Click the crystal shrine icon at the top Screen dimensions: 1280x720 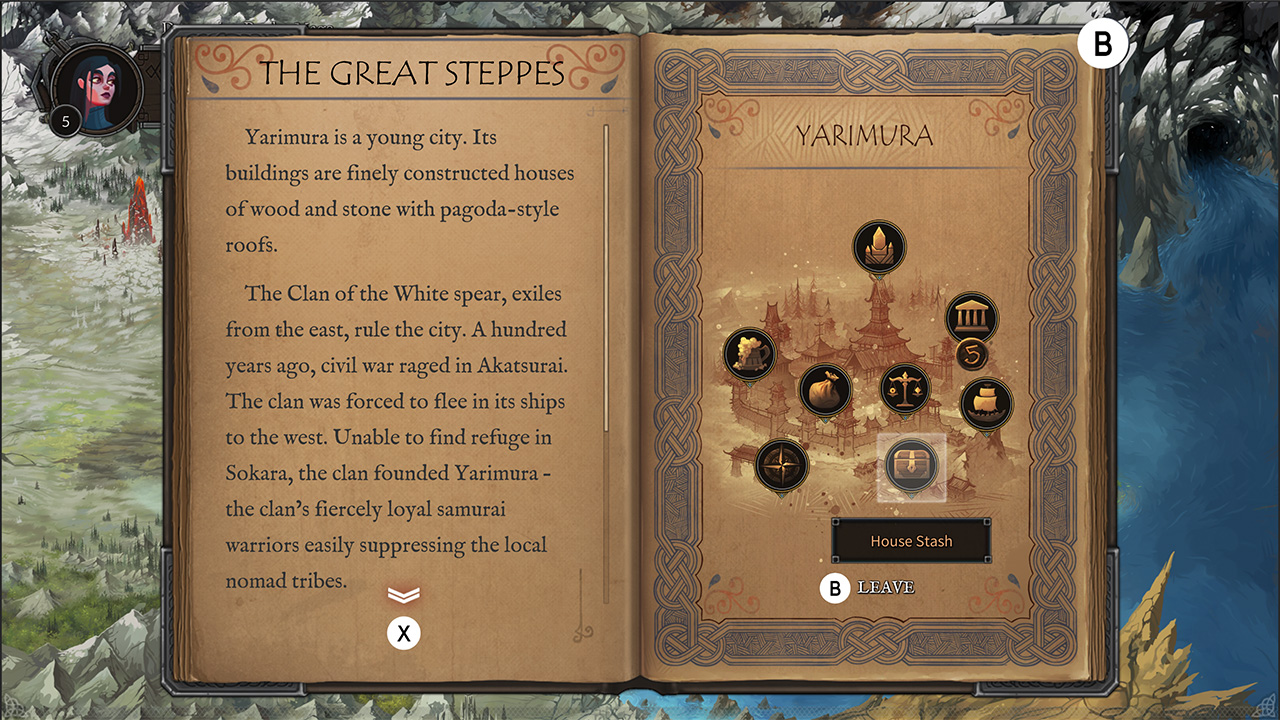tap(879, 245)
